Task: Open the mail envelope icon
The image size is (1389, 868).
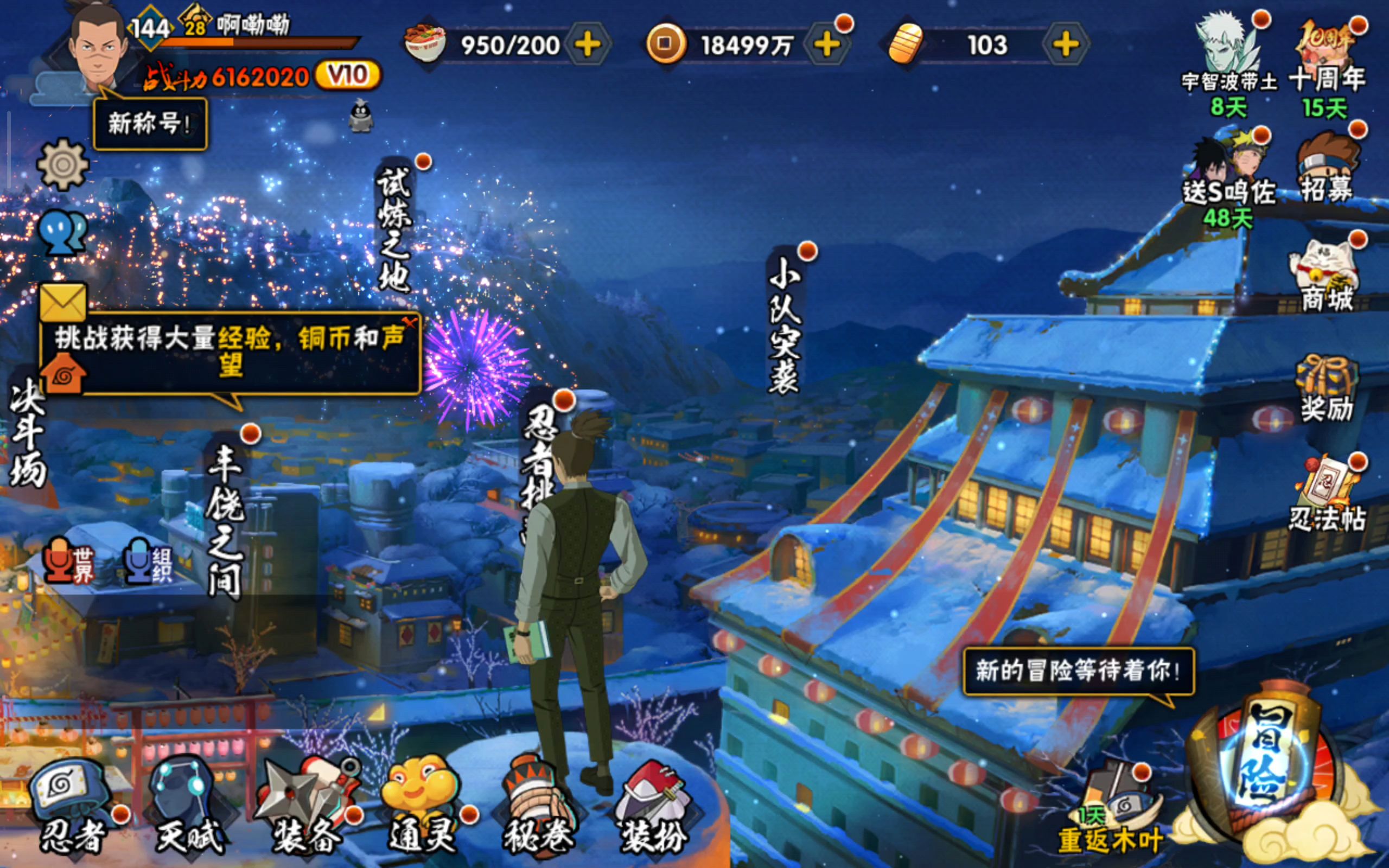Action: tap(62, 303)
